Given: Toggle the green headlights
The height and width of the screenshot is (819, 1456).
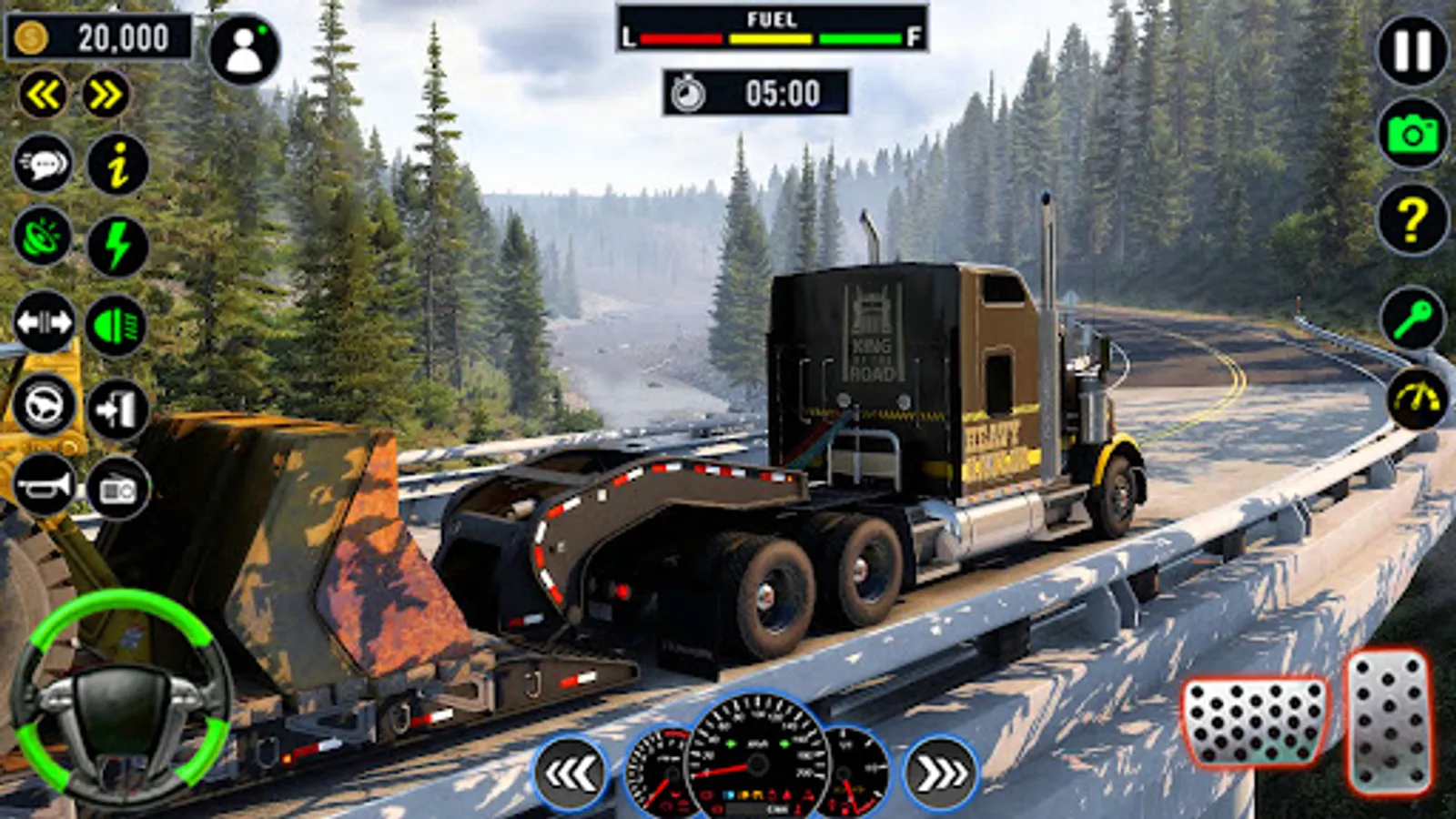Looking at the screenshot, I should coord(116,325).
